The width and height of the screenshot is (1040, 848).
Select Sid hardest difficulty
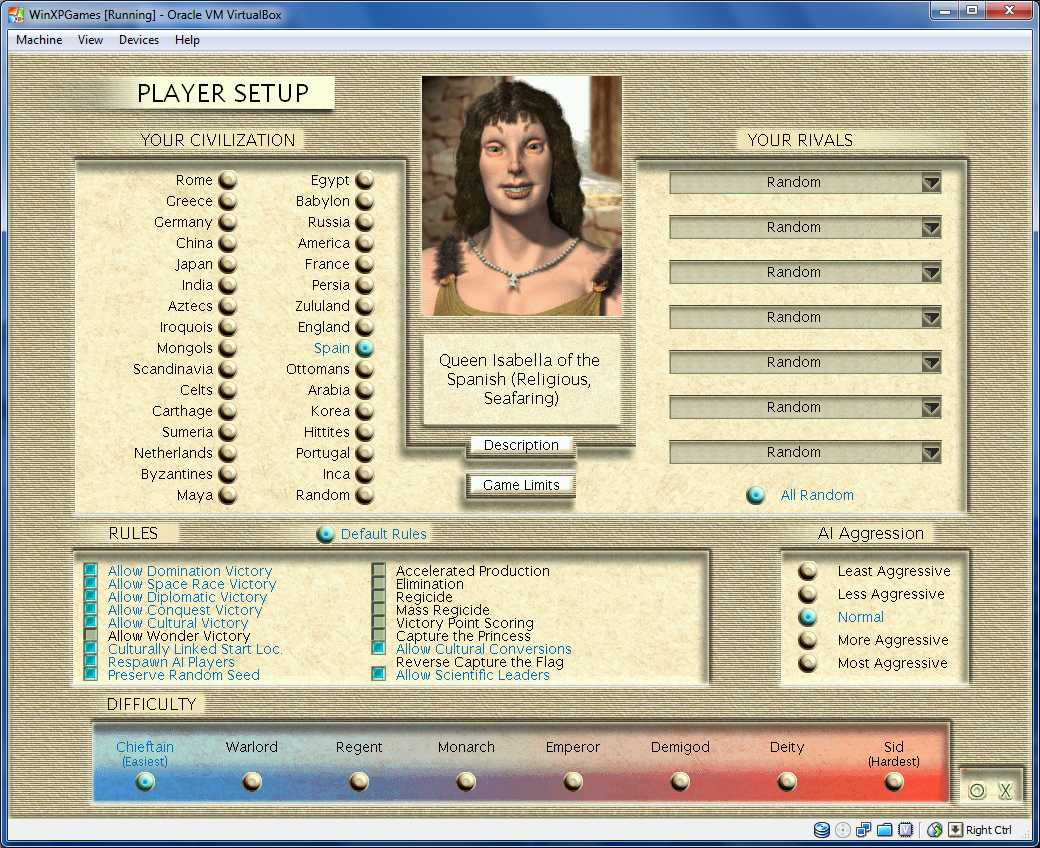point(894,781)
